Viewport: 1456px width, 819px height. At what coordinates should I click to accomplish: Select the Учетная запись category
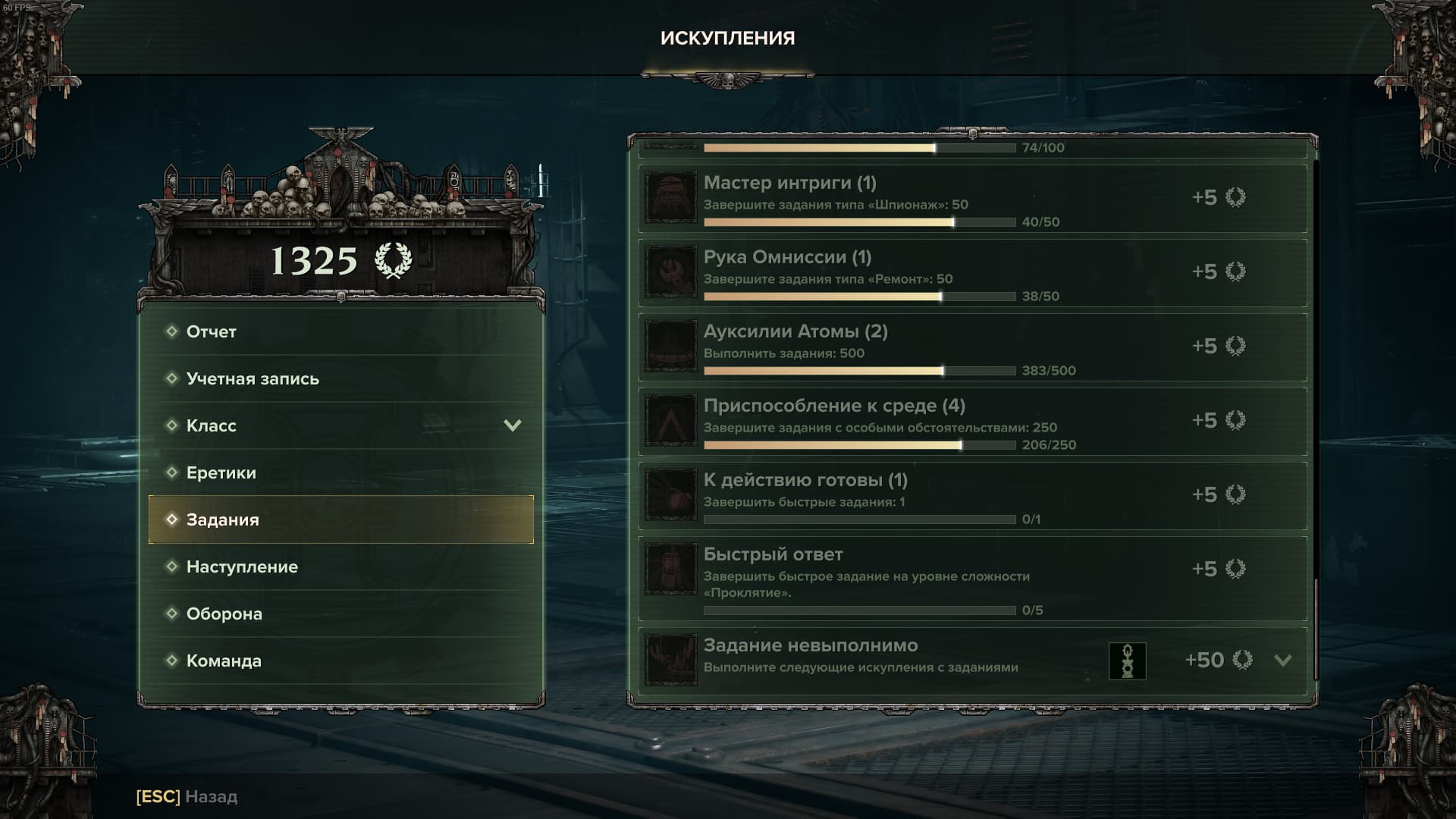(x=340, y=378)
